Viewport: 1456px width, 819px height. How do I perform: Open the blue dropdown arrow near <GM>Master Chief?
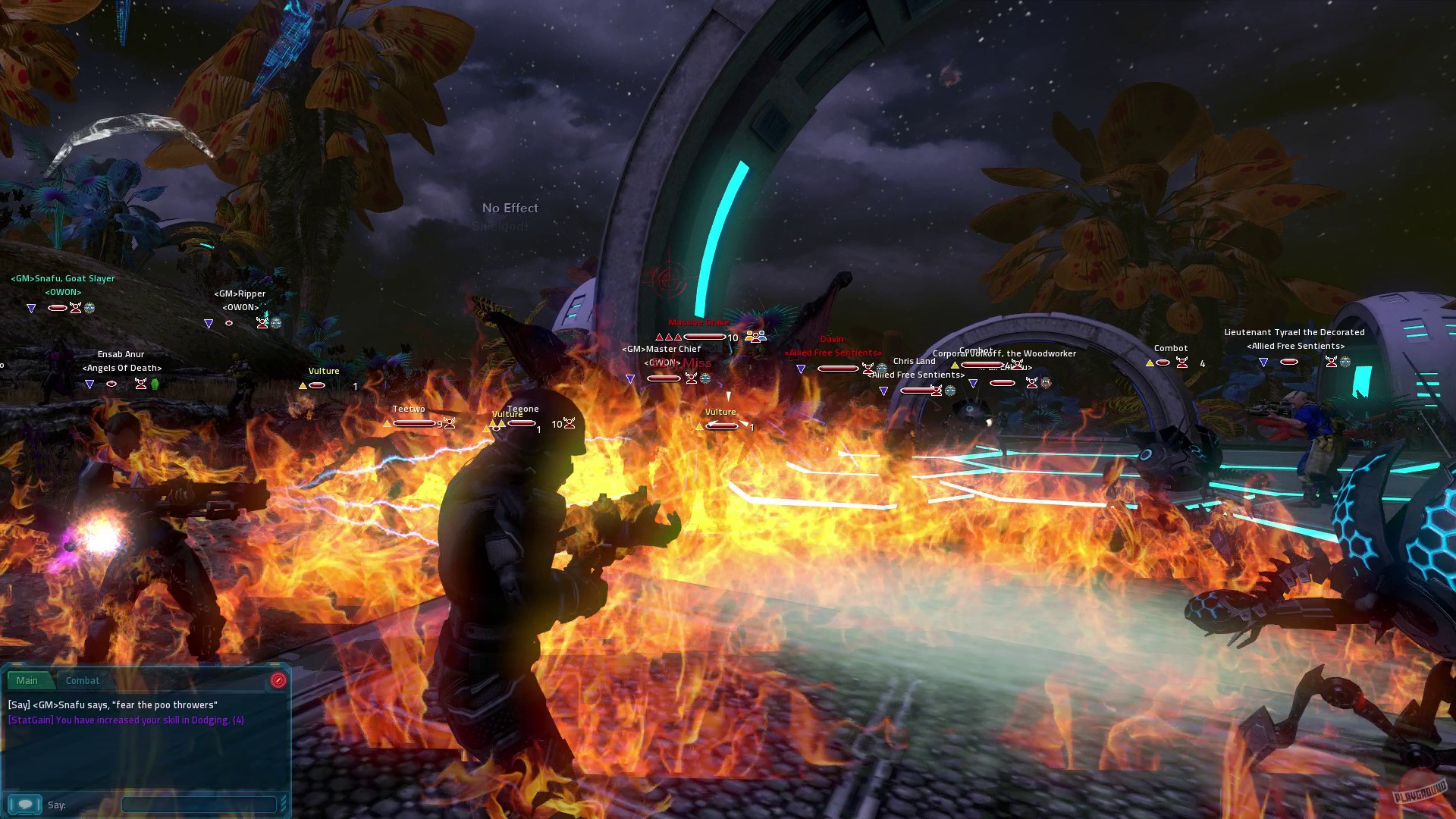(631, 377)
